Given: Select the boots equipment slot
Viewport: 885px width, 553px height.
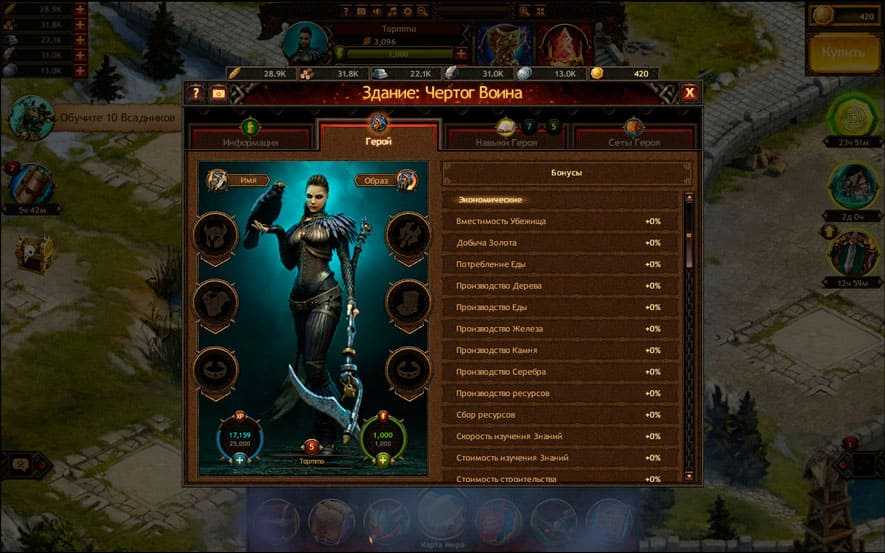Looking at the screenshot, I should 407,299.
